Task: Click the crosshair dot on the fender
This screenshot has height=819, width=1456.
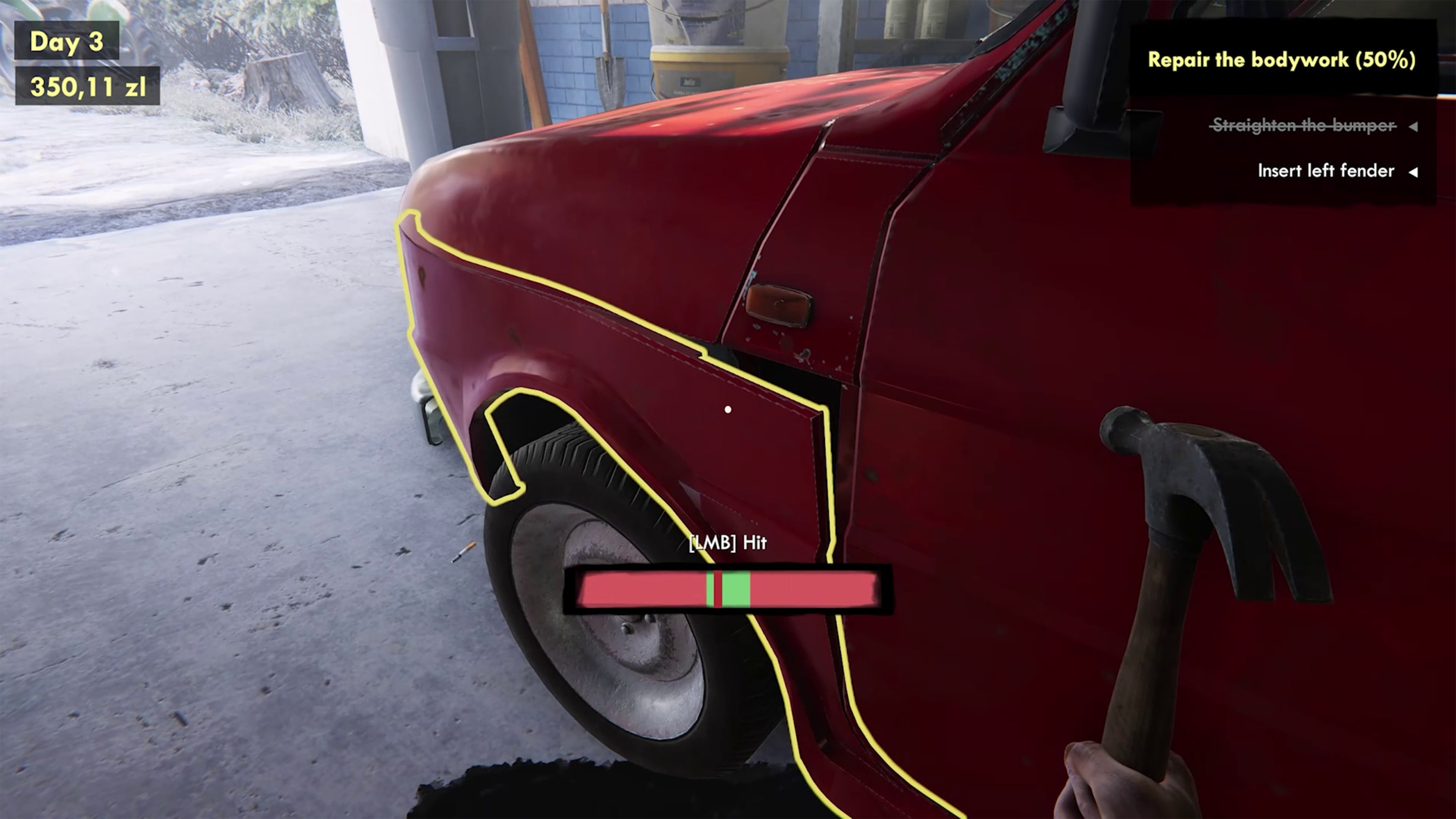Action: click(x=728, y=409)
